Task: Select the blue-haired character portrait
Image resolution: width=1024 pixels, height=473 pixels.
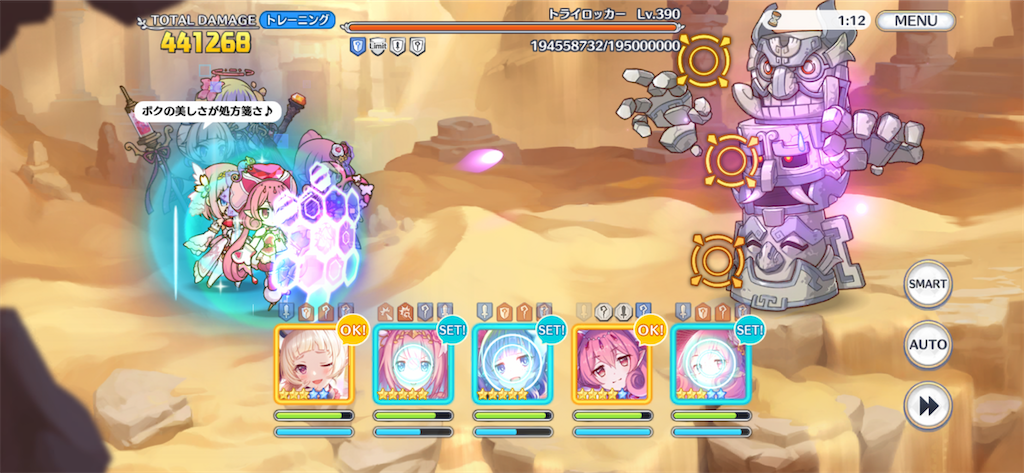Action: click(x=511, y=364)
